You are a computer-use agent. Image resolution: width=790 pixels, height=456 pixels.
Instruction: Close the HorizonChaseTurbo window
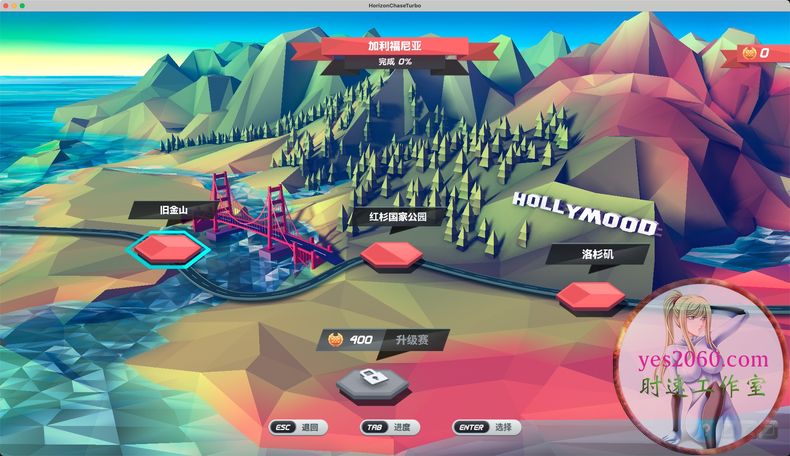7,6
